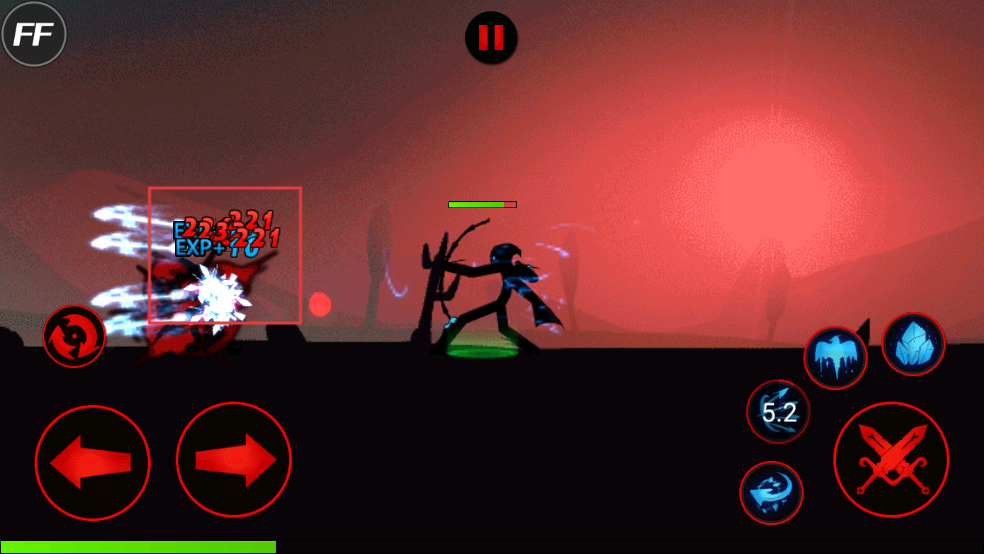The width and height of the screenshot is (984, 554).
Task: Cast the ice crystal skill
Action: (913, 345)
